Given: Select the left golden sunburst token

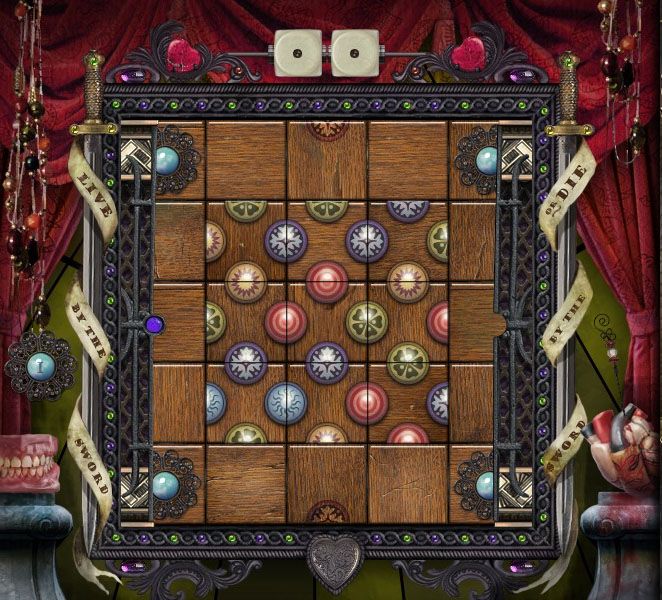Looking at the screenshot, I should point(246,282).
